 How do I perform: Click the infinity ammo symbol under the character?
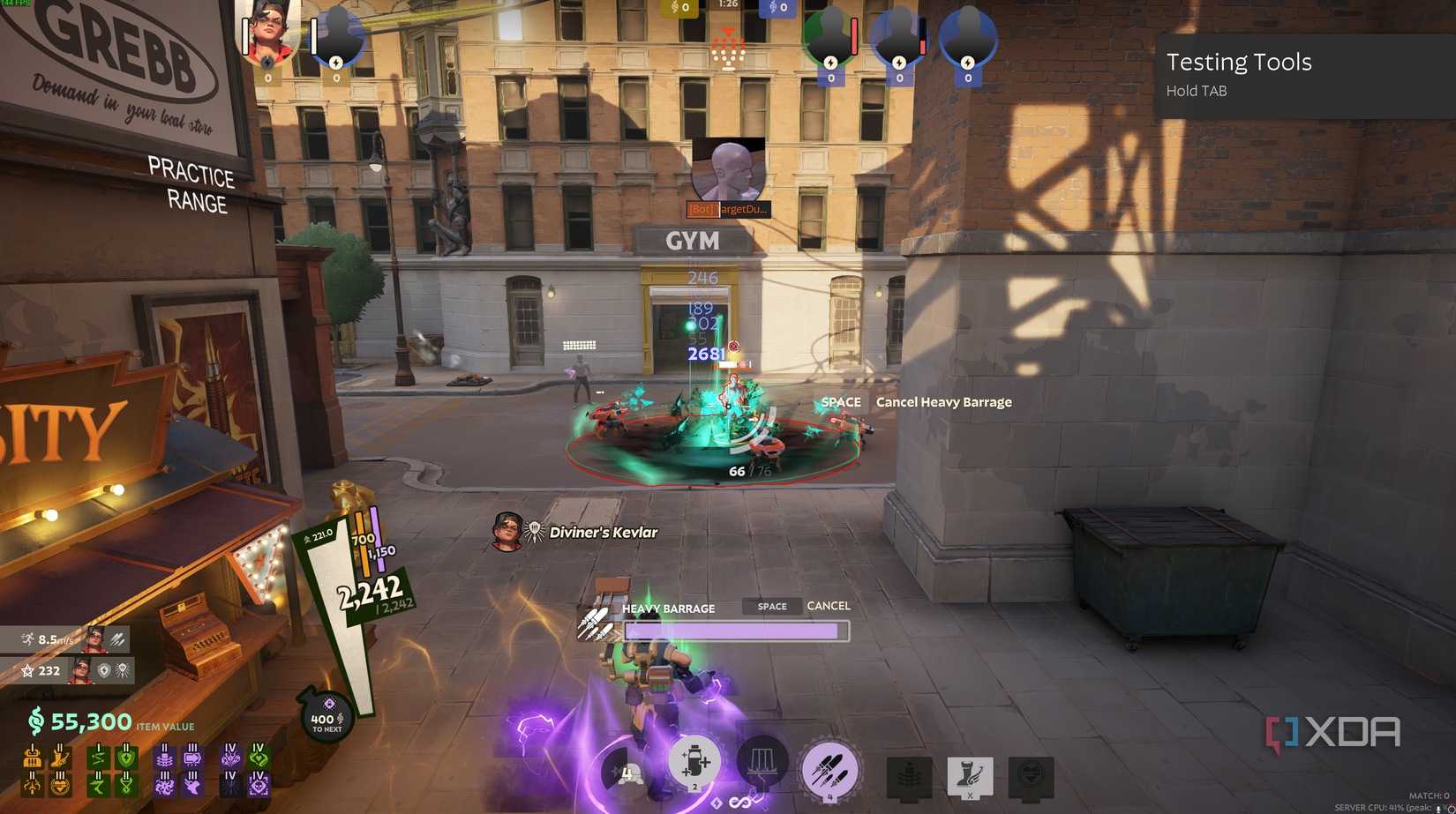739,804
